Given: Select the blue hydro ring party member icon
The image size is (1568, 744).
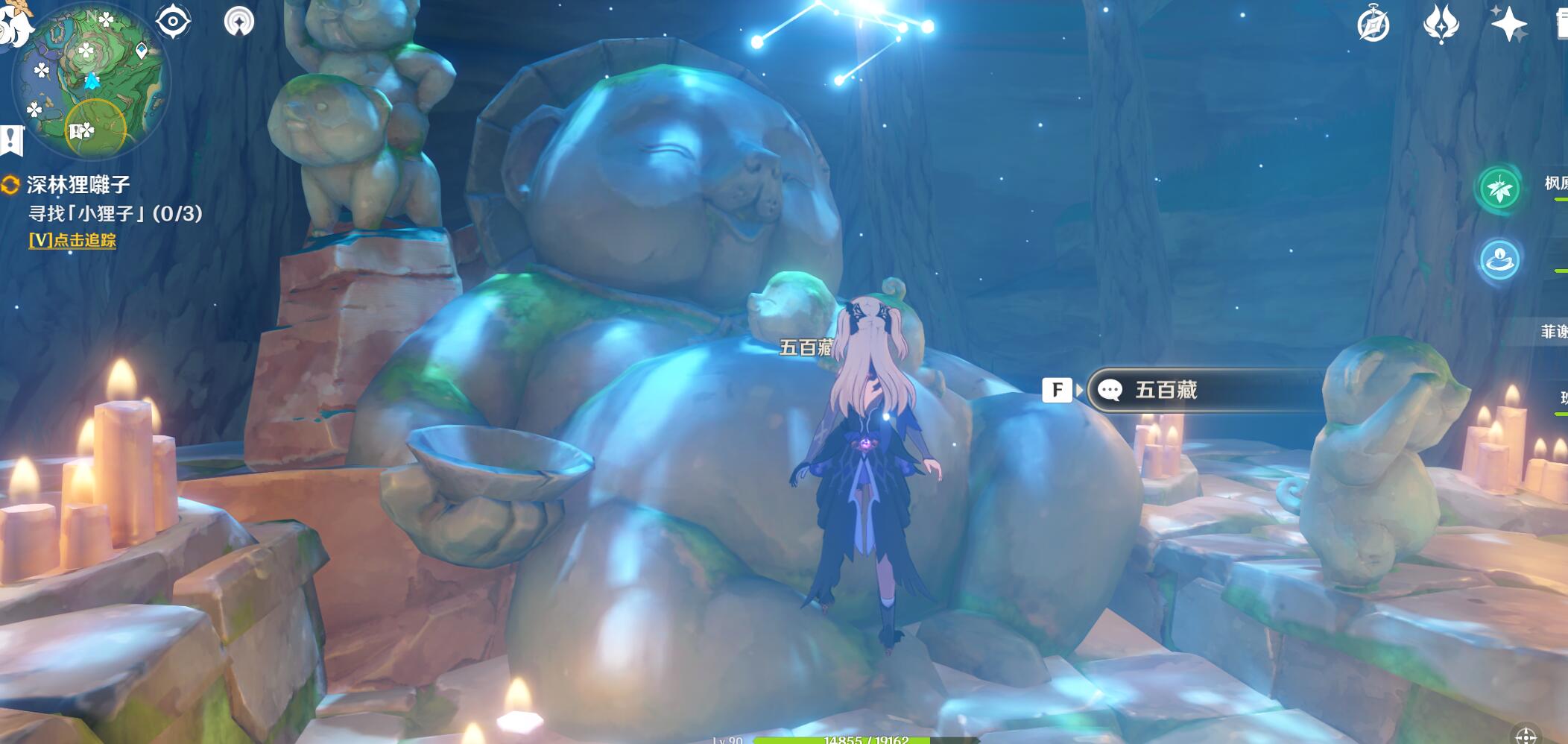Looking at the screenshot, I should 1499,260.
